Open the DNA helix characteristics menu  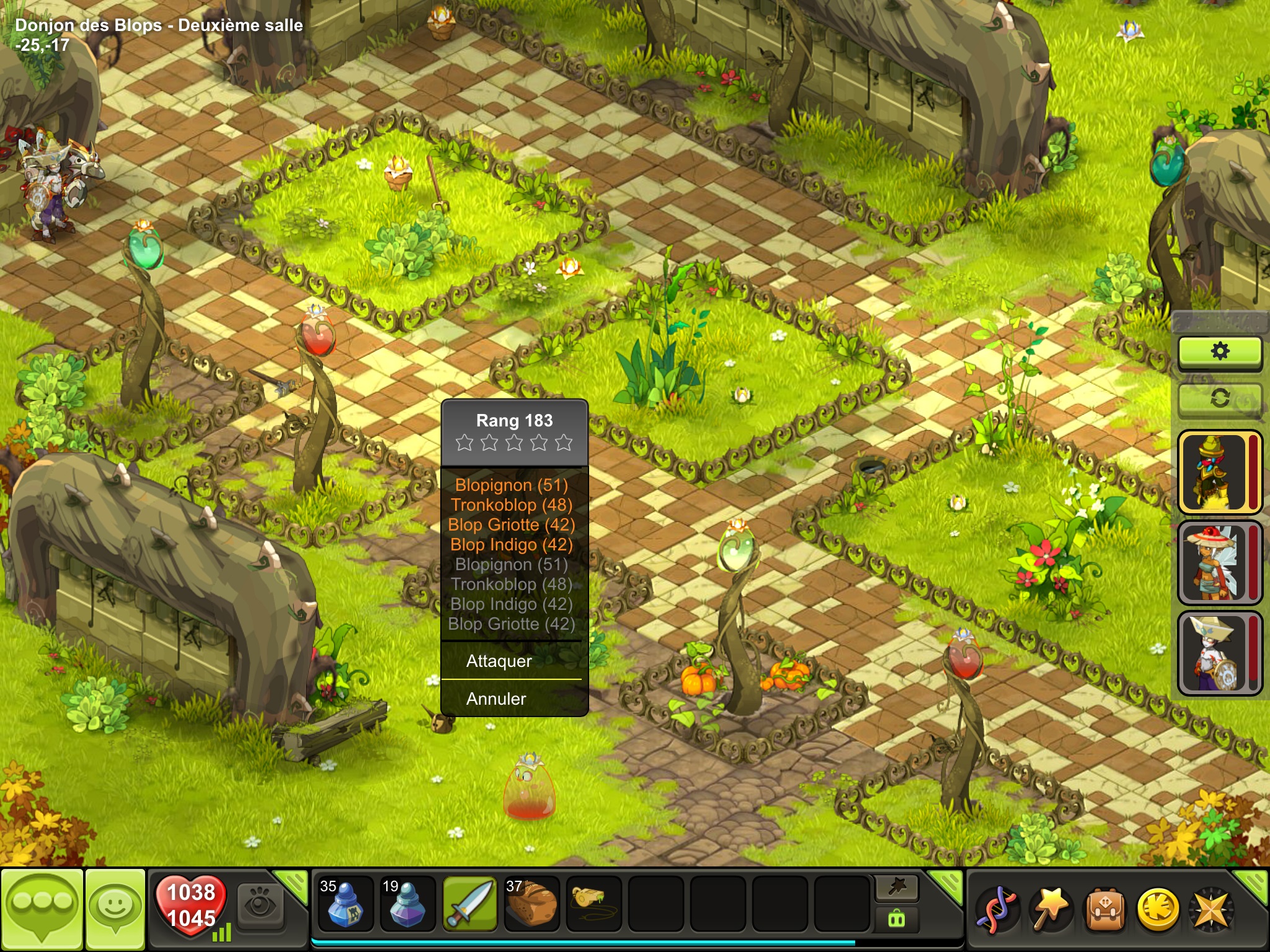tap(996, 910)
